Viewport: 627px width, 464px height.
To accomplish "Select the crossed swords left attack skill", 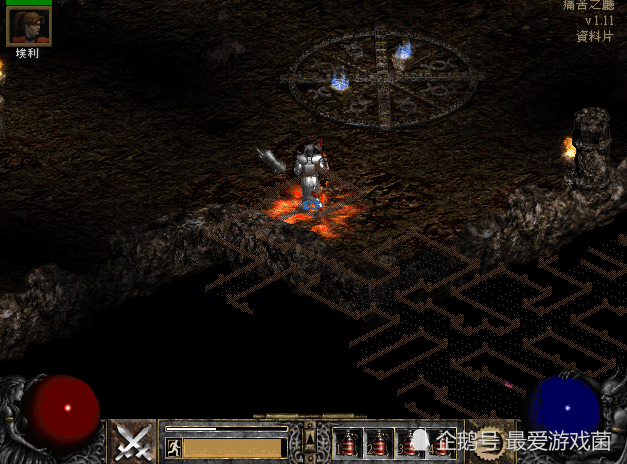I will [x=132, y=441].
